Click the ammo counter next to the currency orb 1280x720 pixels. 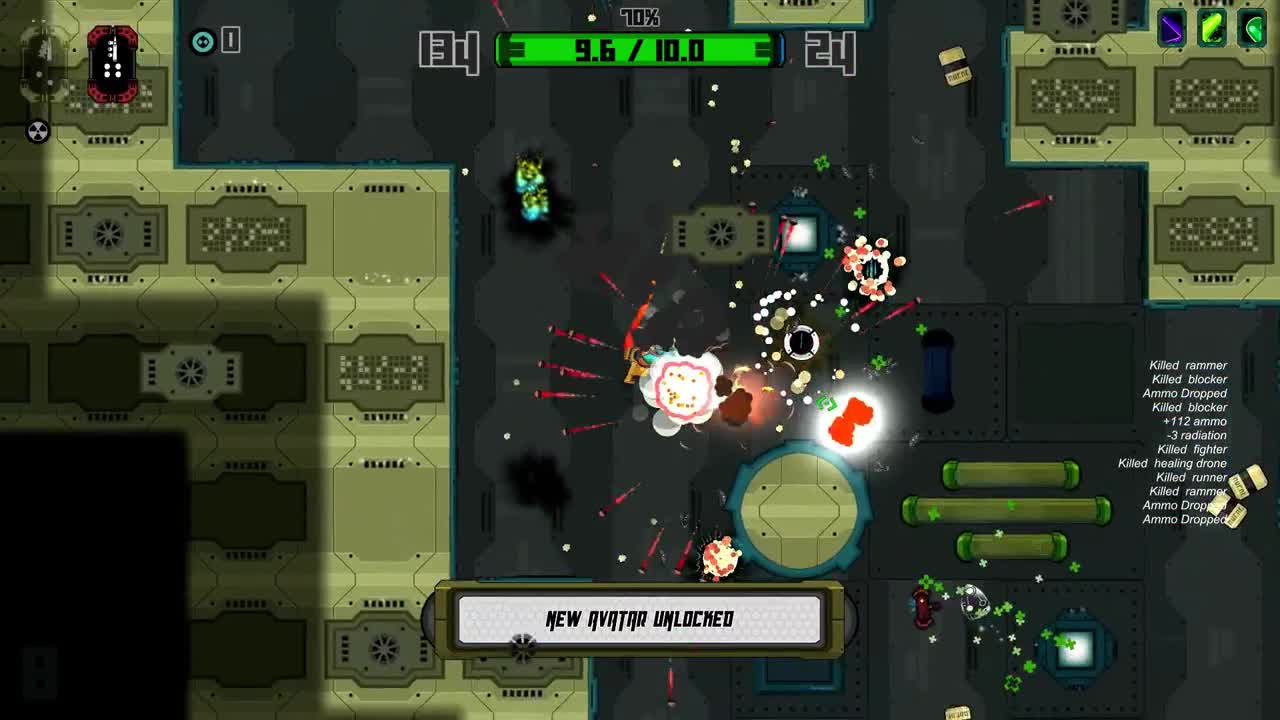pos(232,41)
